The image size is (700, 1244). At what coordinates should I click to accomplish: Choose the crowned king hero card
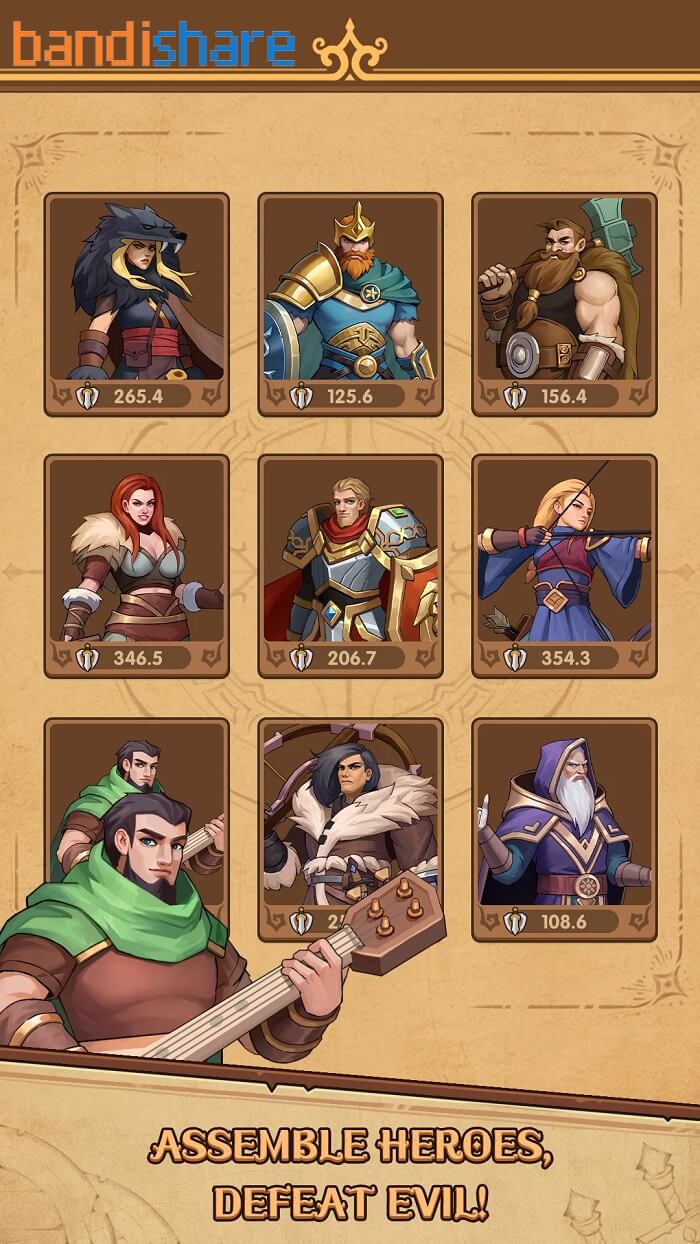click(x=350, y=303)
